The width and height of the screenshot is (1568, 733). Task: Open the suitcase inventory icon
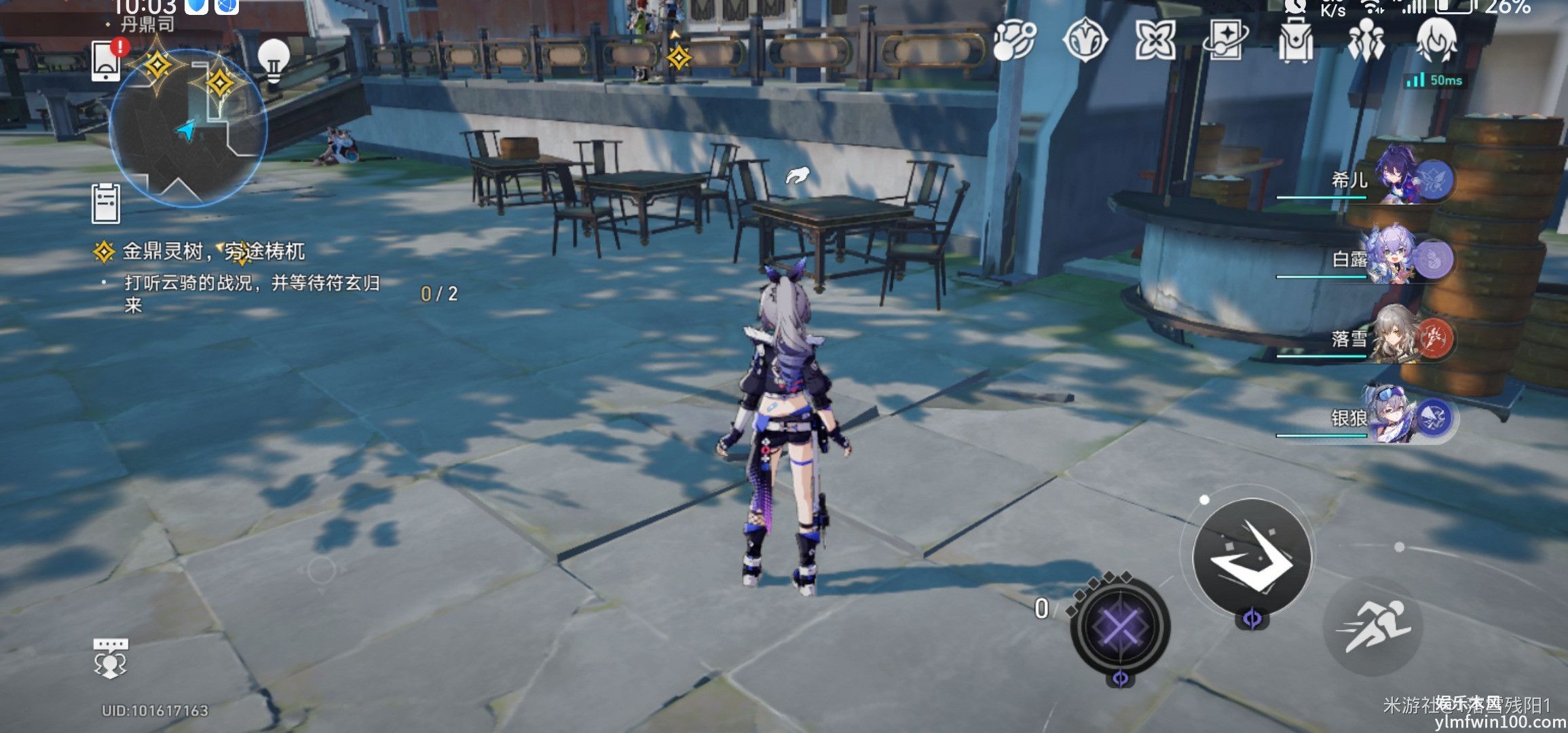(x=1296, y=39)
